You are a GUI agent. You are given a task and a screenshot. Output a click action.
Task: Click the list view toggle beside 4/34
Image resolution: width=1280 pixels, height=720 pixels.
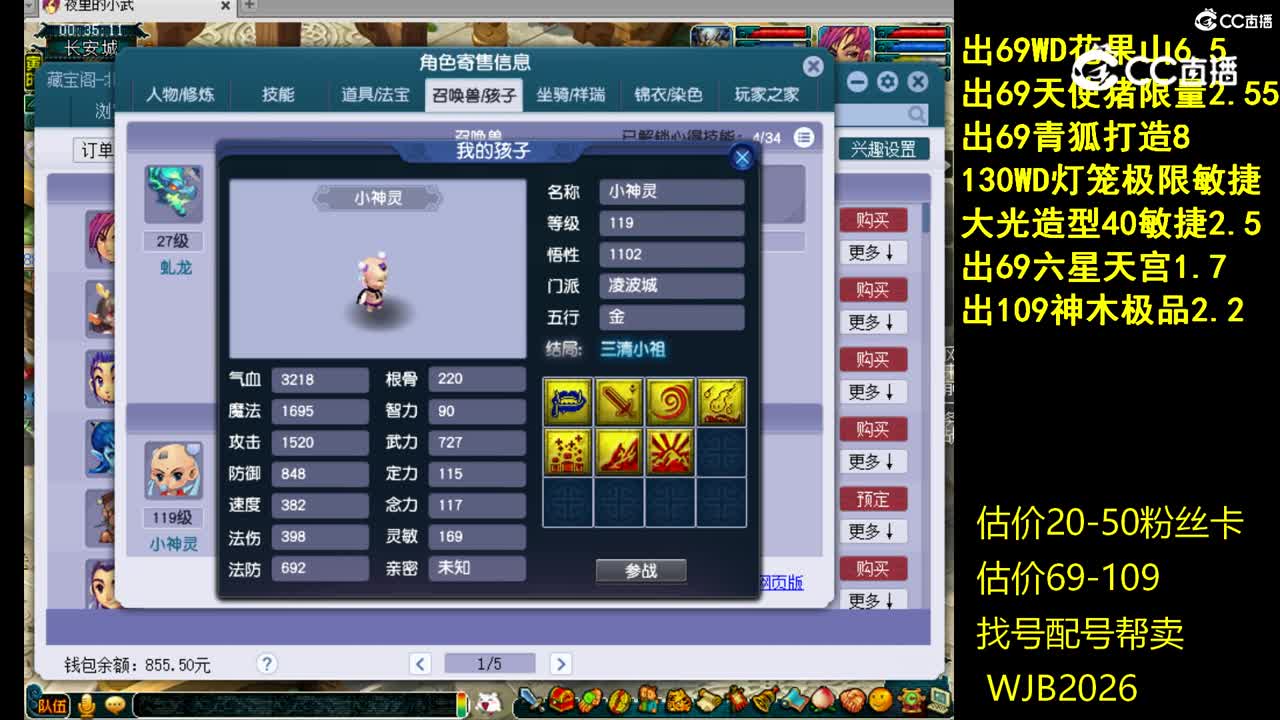coord(803,139)
